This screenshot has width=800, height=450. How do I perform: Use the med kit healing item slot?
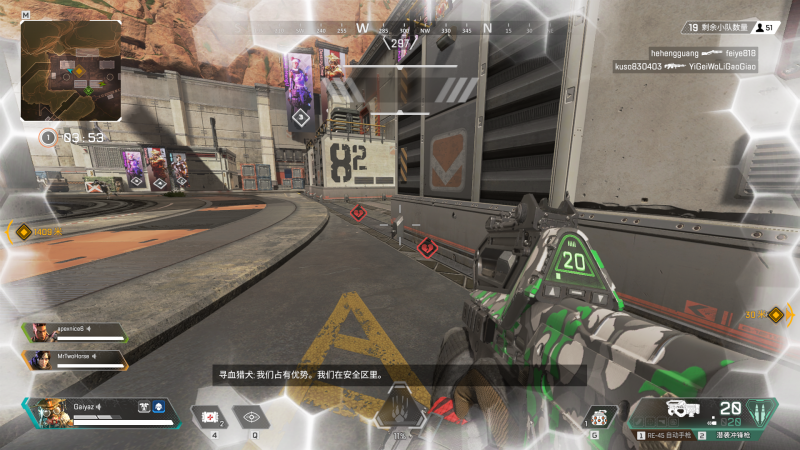click(x=211, y=416)
